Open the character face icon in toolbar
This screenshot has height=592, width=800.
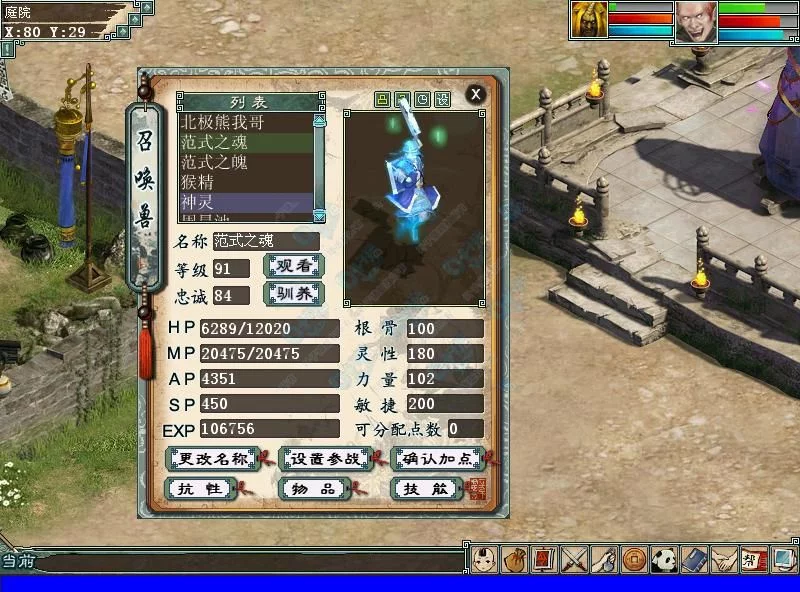point(484,559)
